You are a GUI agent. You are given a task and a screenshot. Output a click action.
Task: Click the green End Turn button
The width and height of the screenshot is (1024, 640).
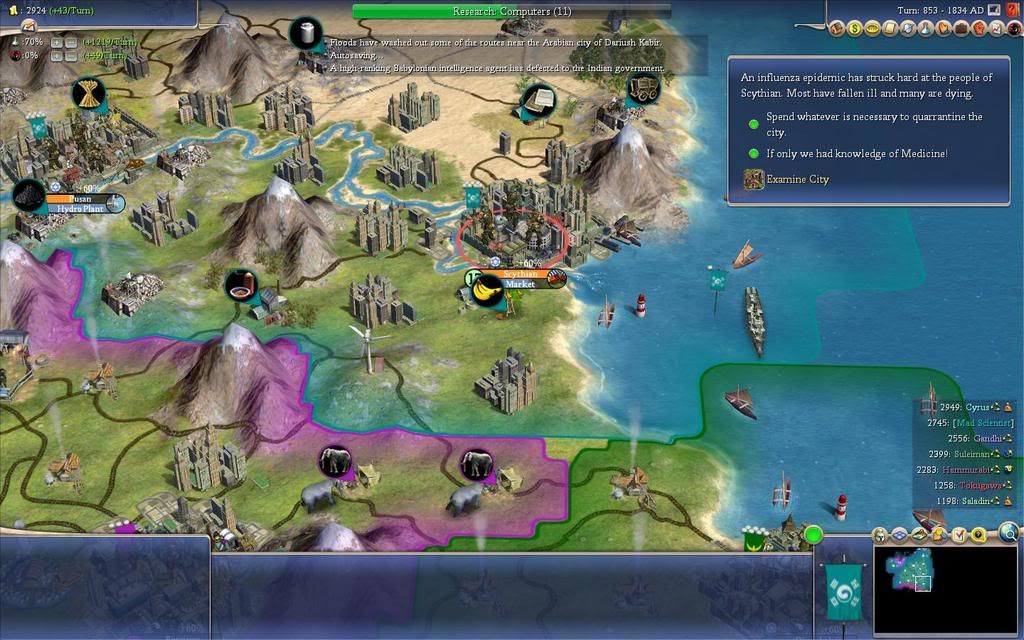[x=813, y=535]
